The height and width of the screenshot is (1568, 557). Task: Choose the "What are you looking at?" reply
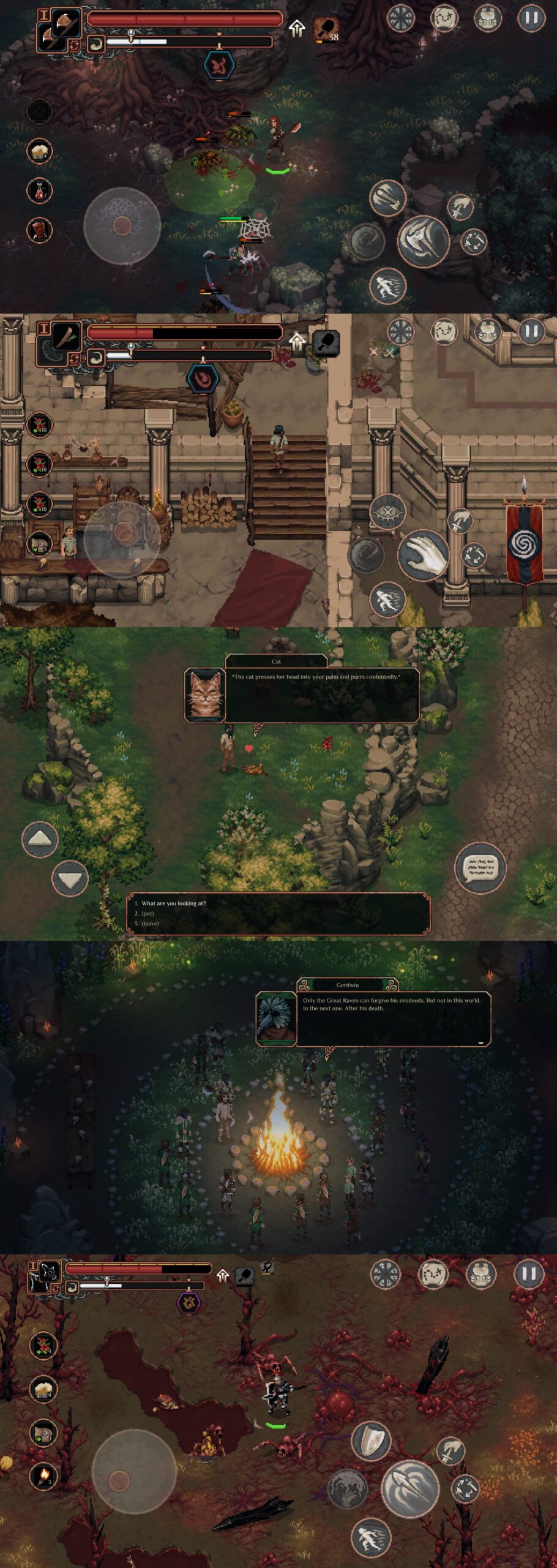pyautogui.click(x=173, y=903)
